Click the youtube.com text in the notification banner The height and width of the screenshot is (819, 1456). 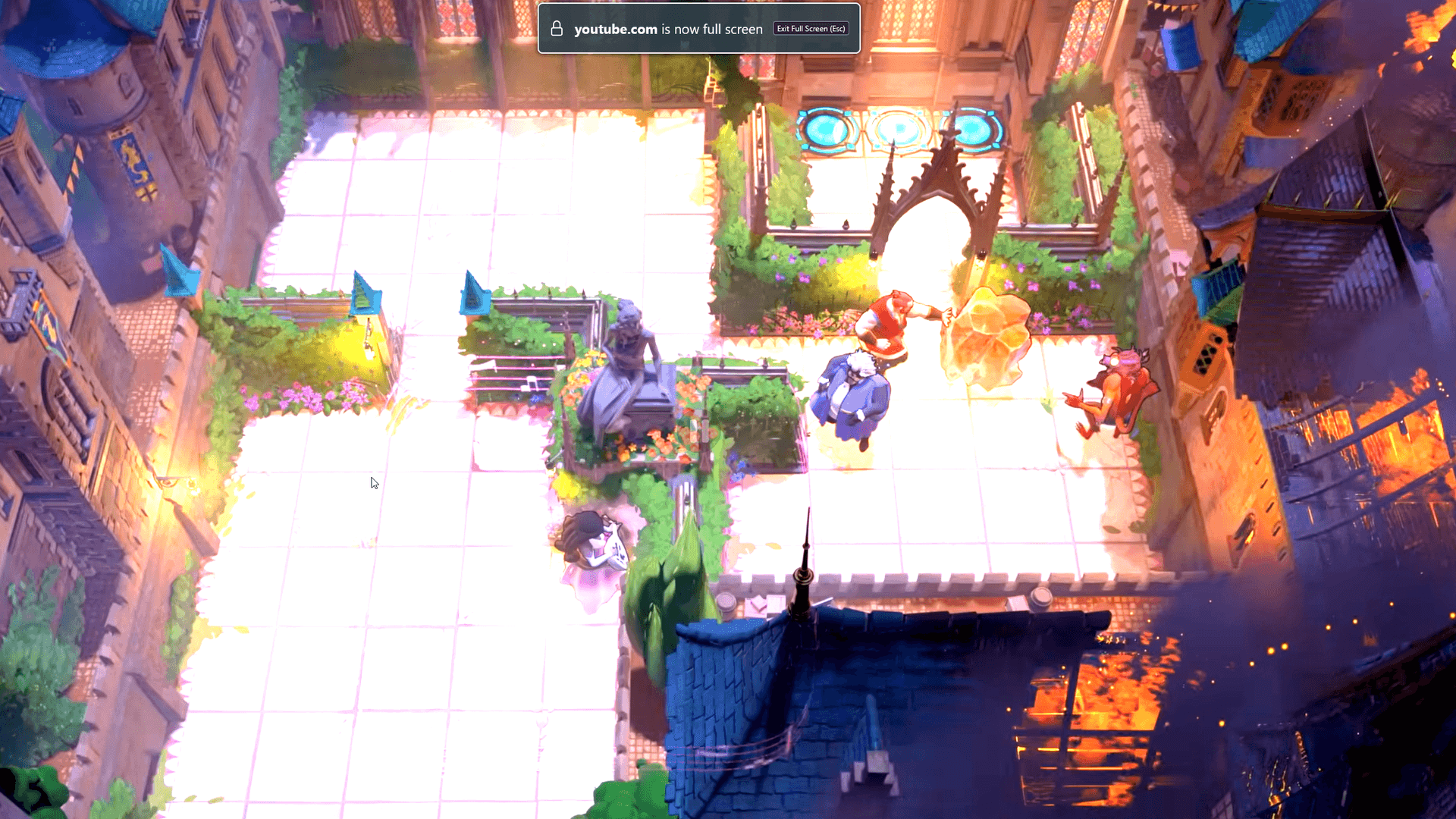coord(616,29)
